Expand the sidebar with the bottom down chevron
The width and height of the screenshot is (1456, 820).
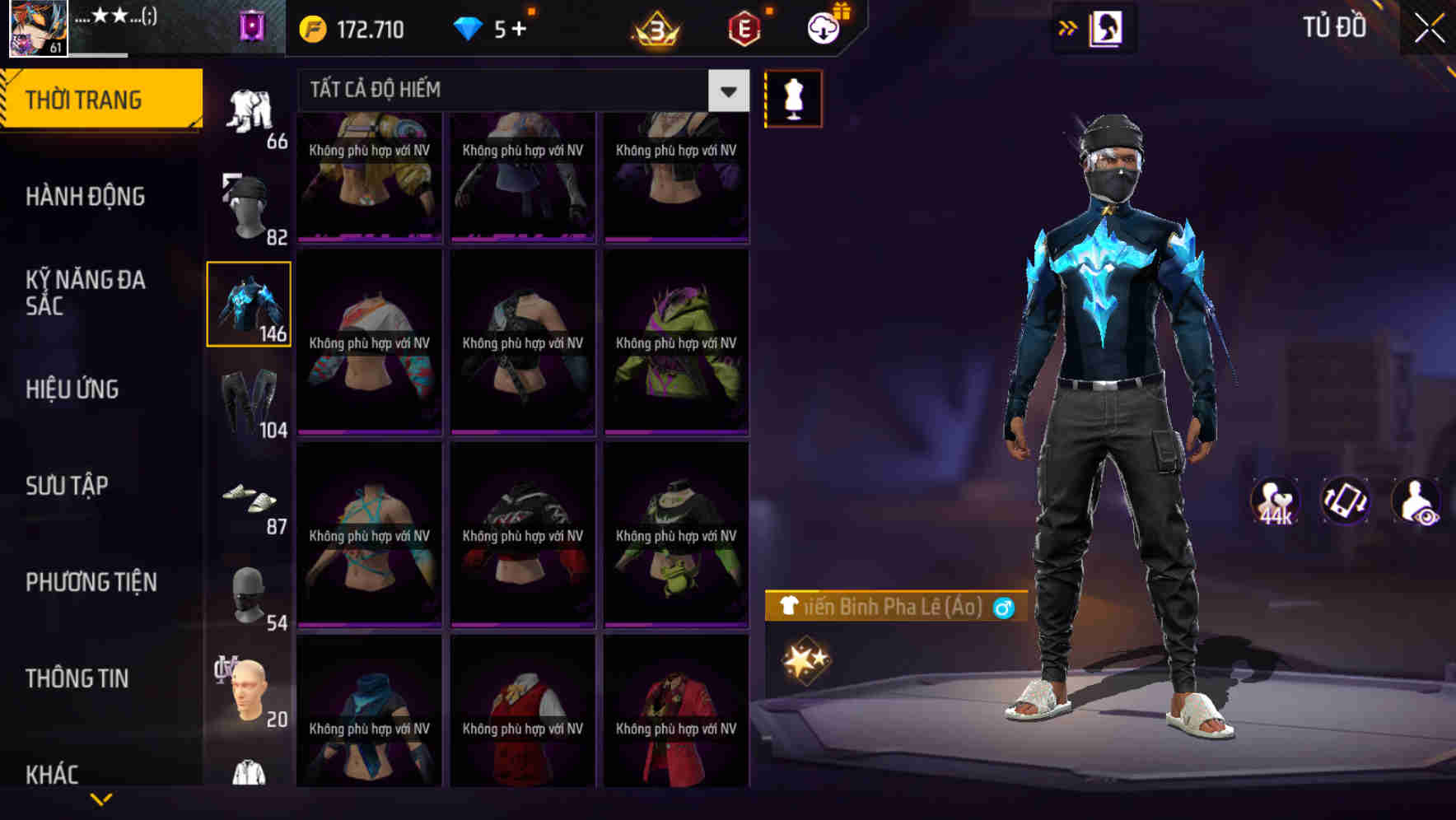(x=99, y=800)
